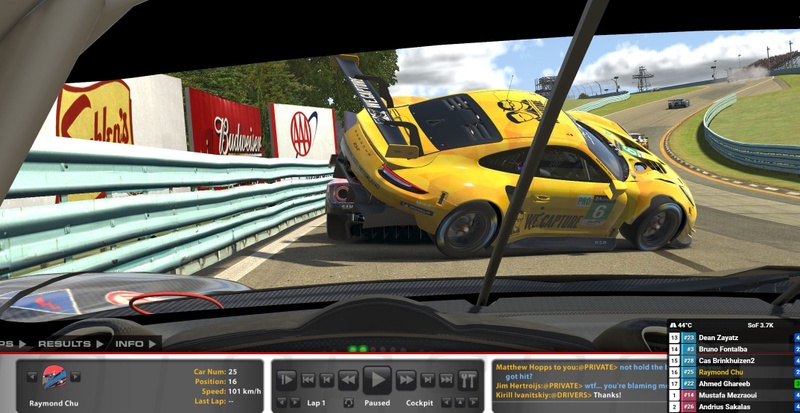The image size is (800, 413).
Task: Switch to the previous driver before Raymond Chu
Action: click(x=32, y=376)
